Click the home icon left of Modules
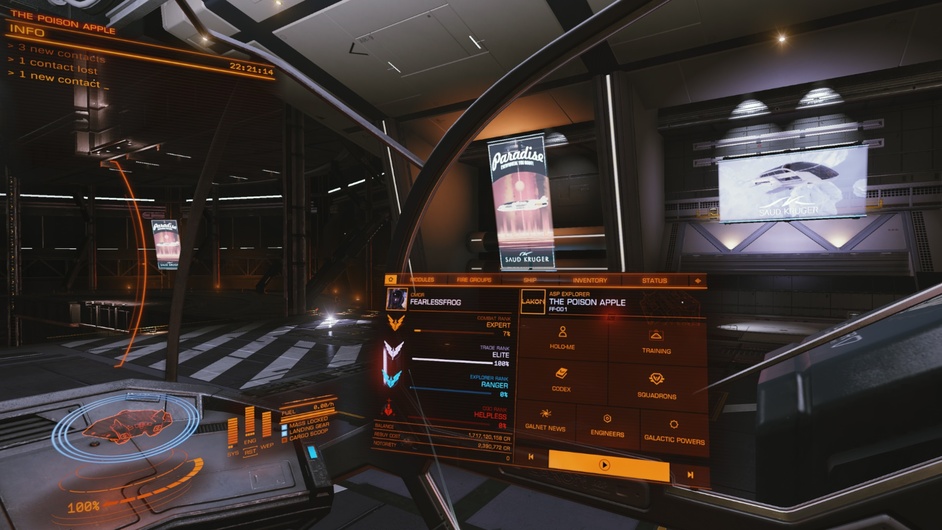Screen dimensions: 942x530 point(391,279)
